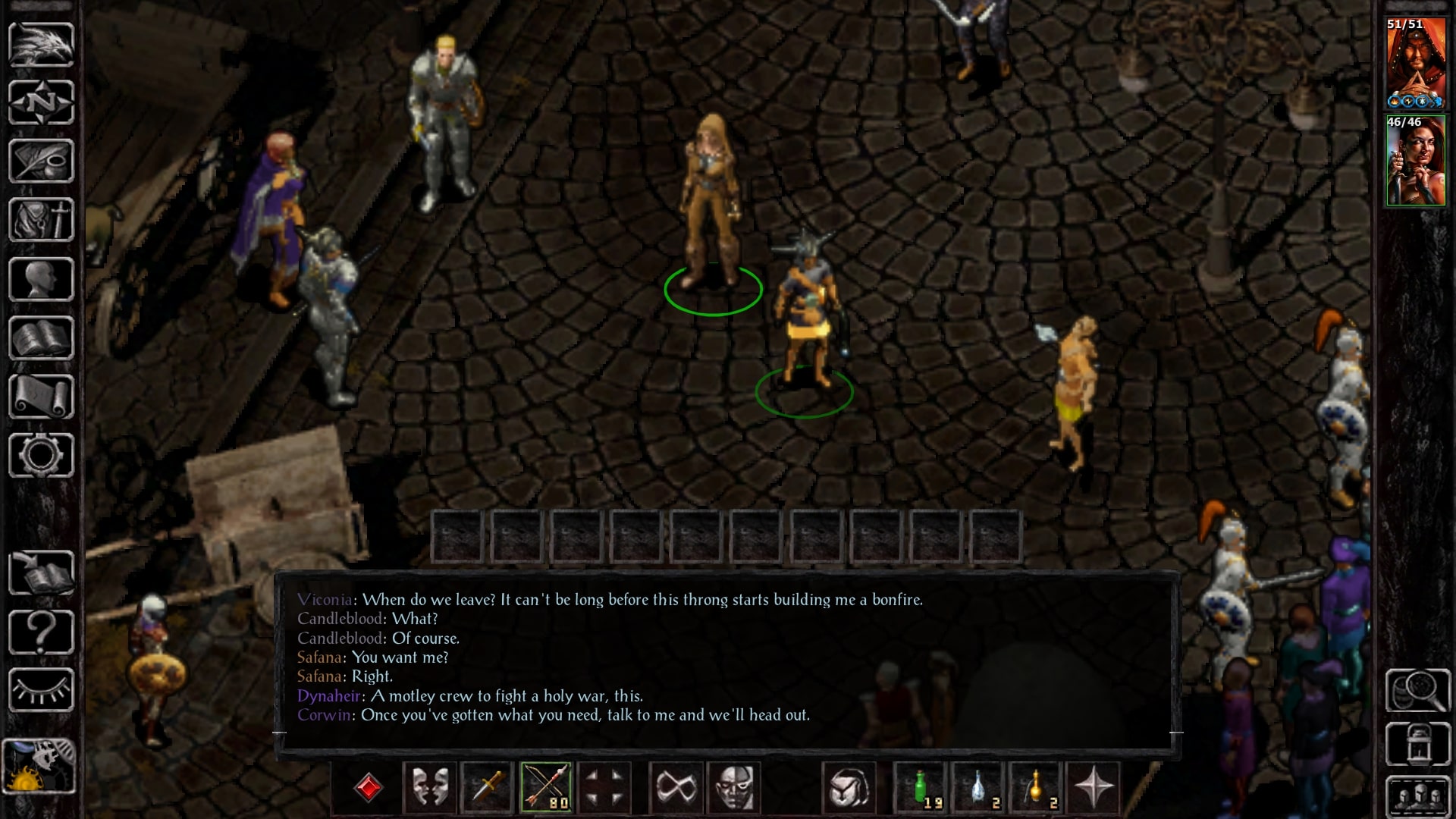The width and height of the screenshot is (1456, 819).
Task: Open the priest scroll button
Action: 41,397
